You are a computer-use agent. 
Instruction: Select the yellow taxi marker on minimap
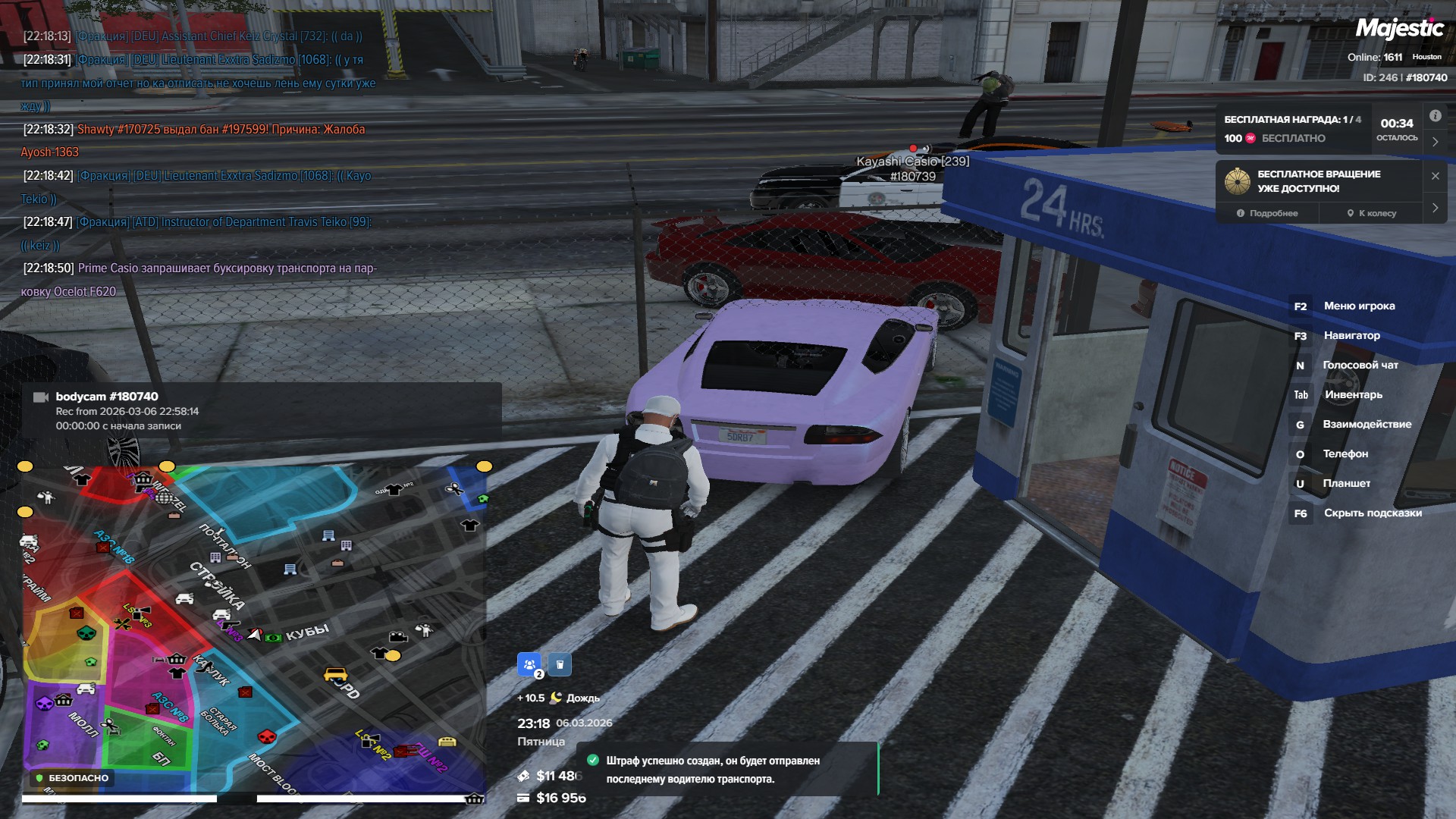point(335,674)
